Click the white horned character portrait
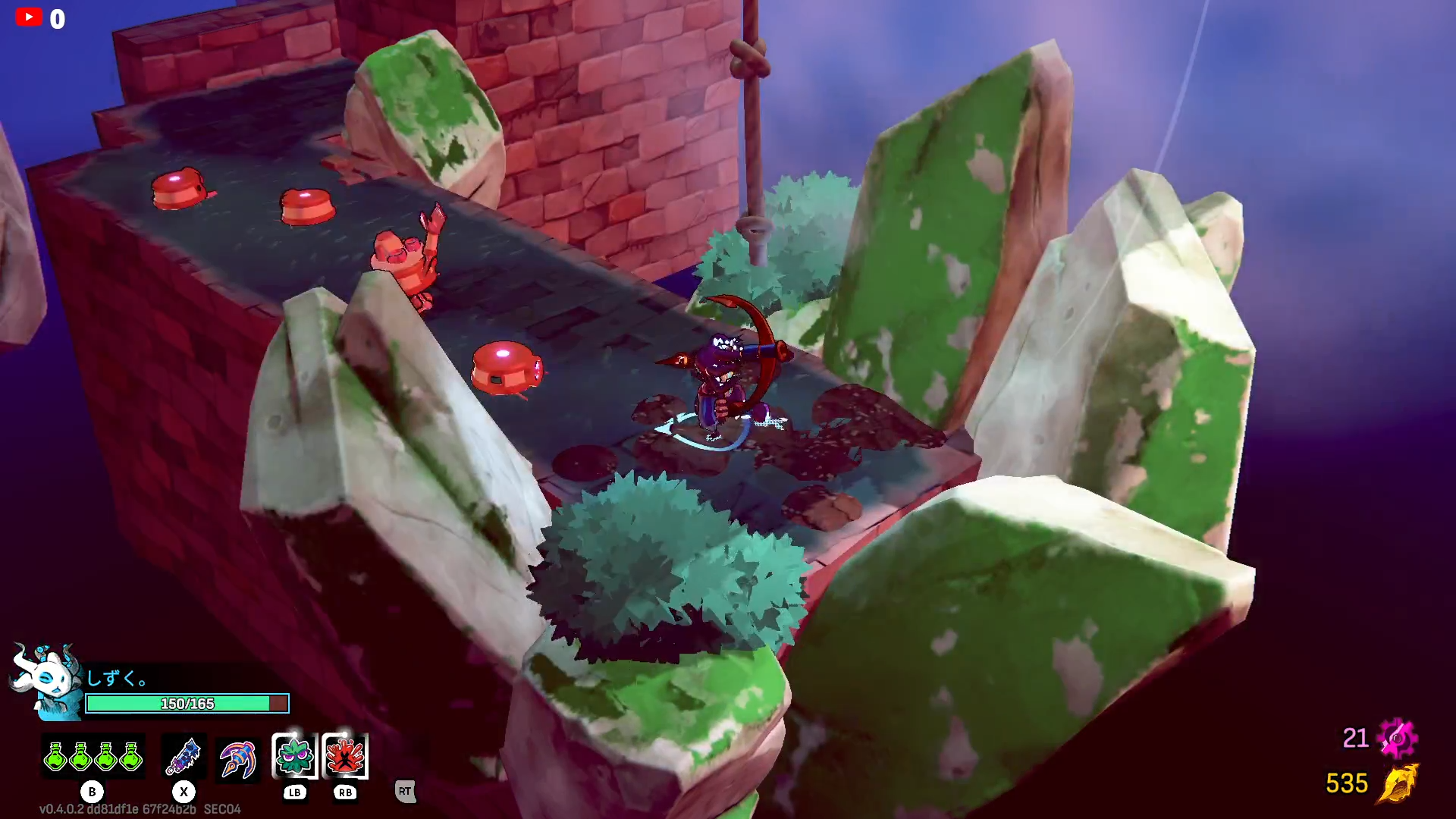Image resolution: width=1456 pixels, height=819 pixels. (47, 680)
